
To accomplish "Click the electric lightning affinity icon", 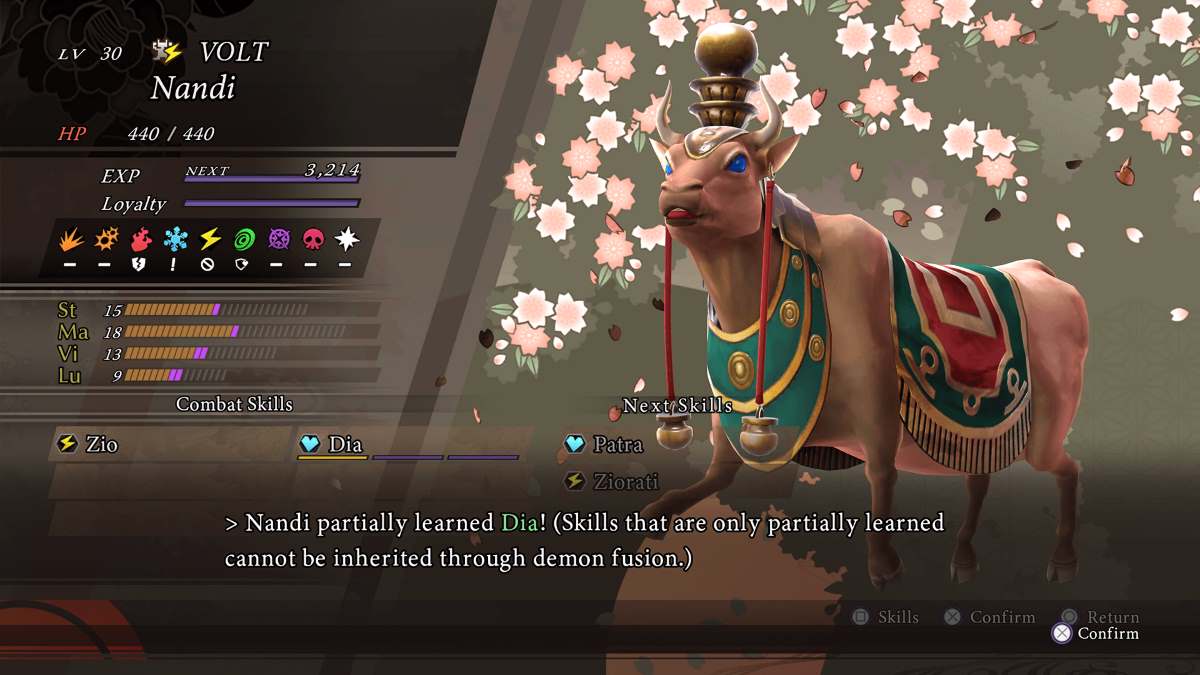I will coord(210,240).
